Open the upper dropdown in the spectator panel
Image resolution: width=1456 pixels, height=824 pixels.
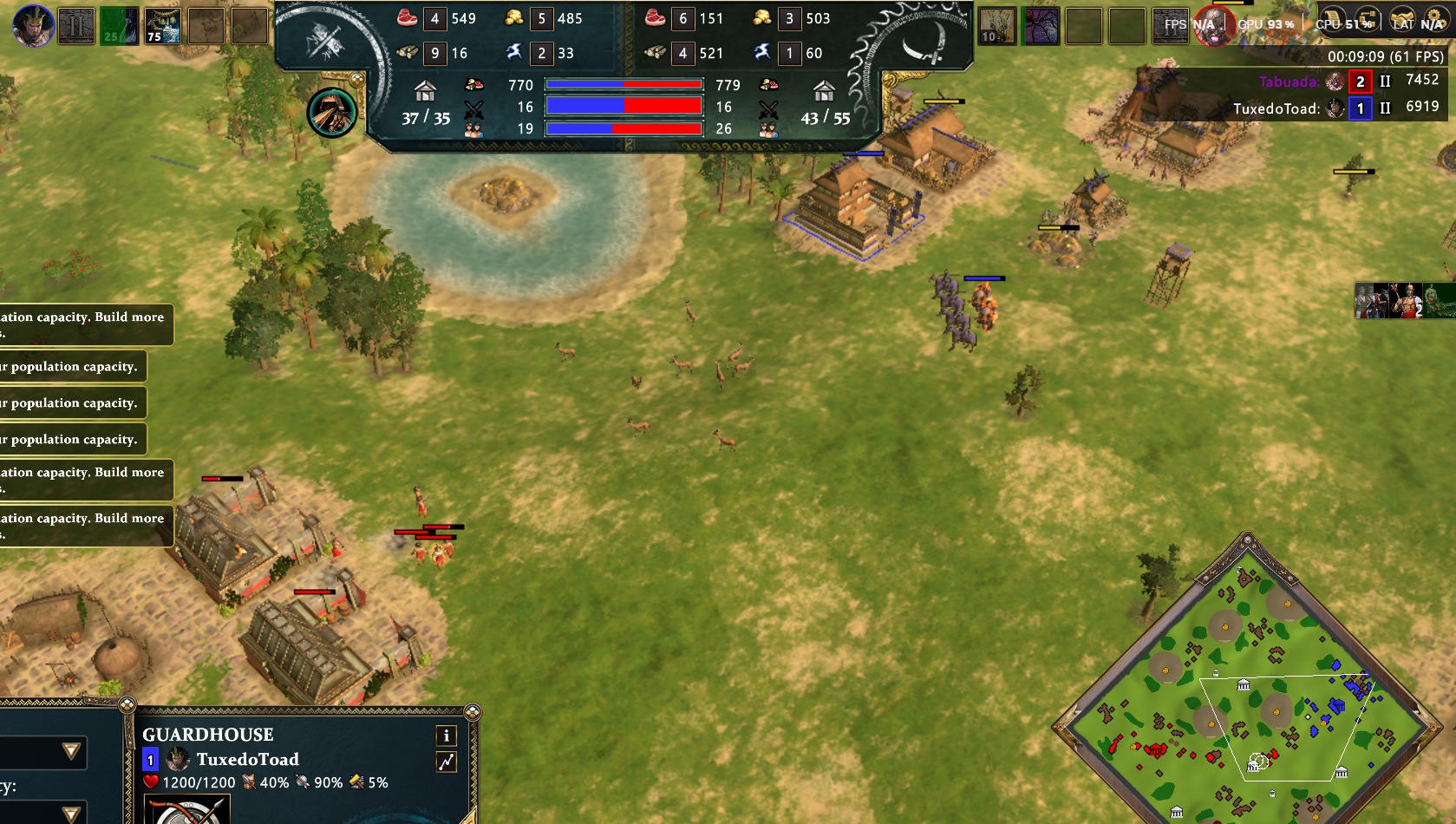71,751
